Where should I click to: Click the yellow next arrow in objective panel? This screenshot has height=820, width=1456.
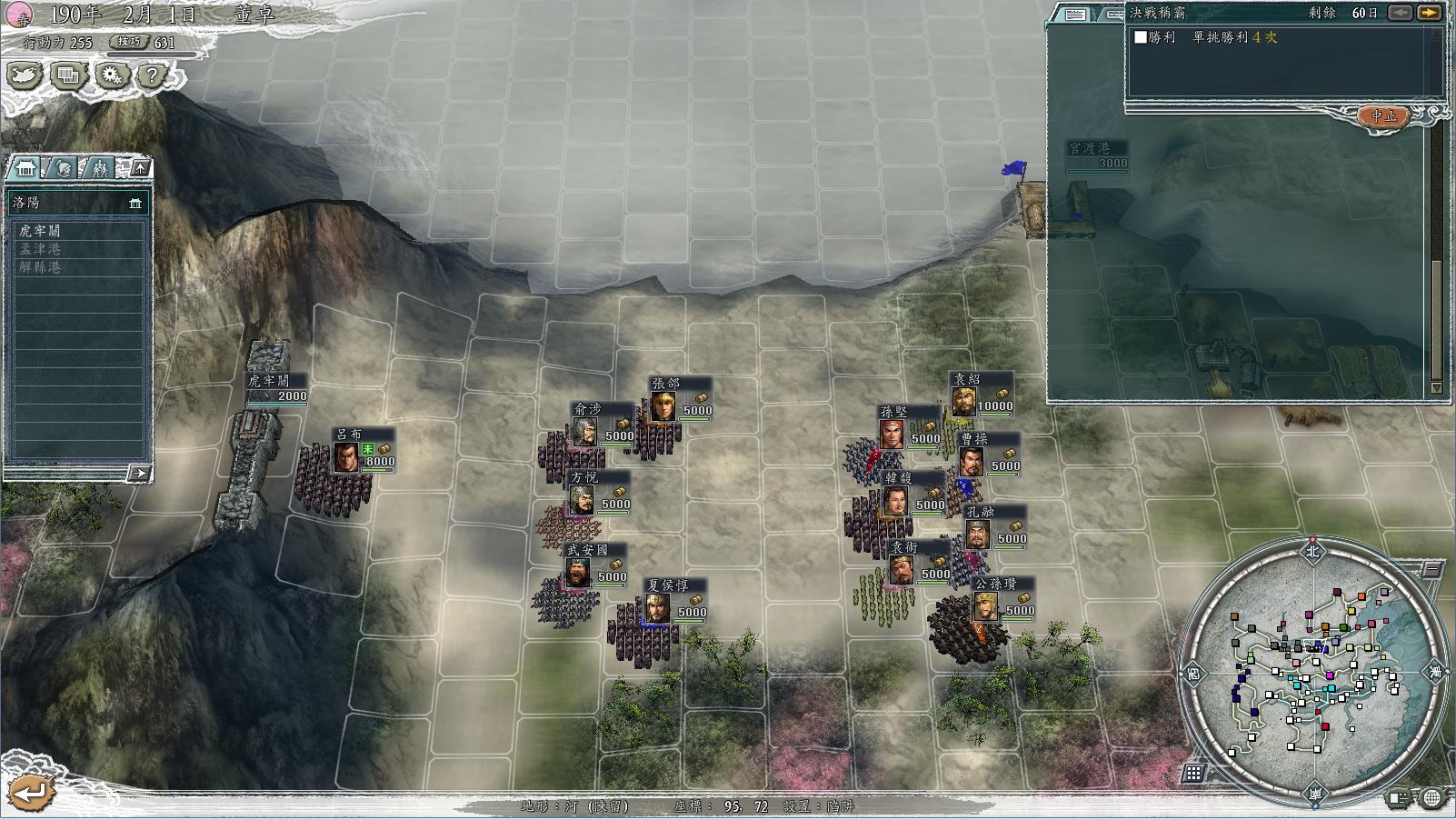click(x=1431, y=13)
